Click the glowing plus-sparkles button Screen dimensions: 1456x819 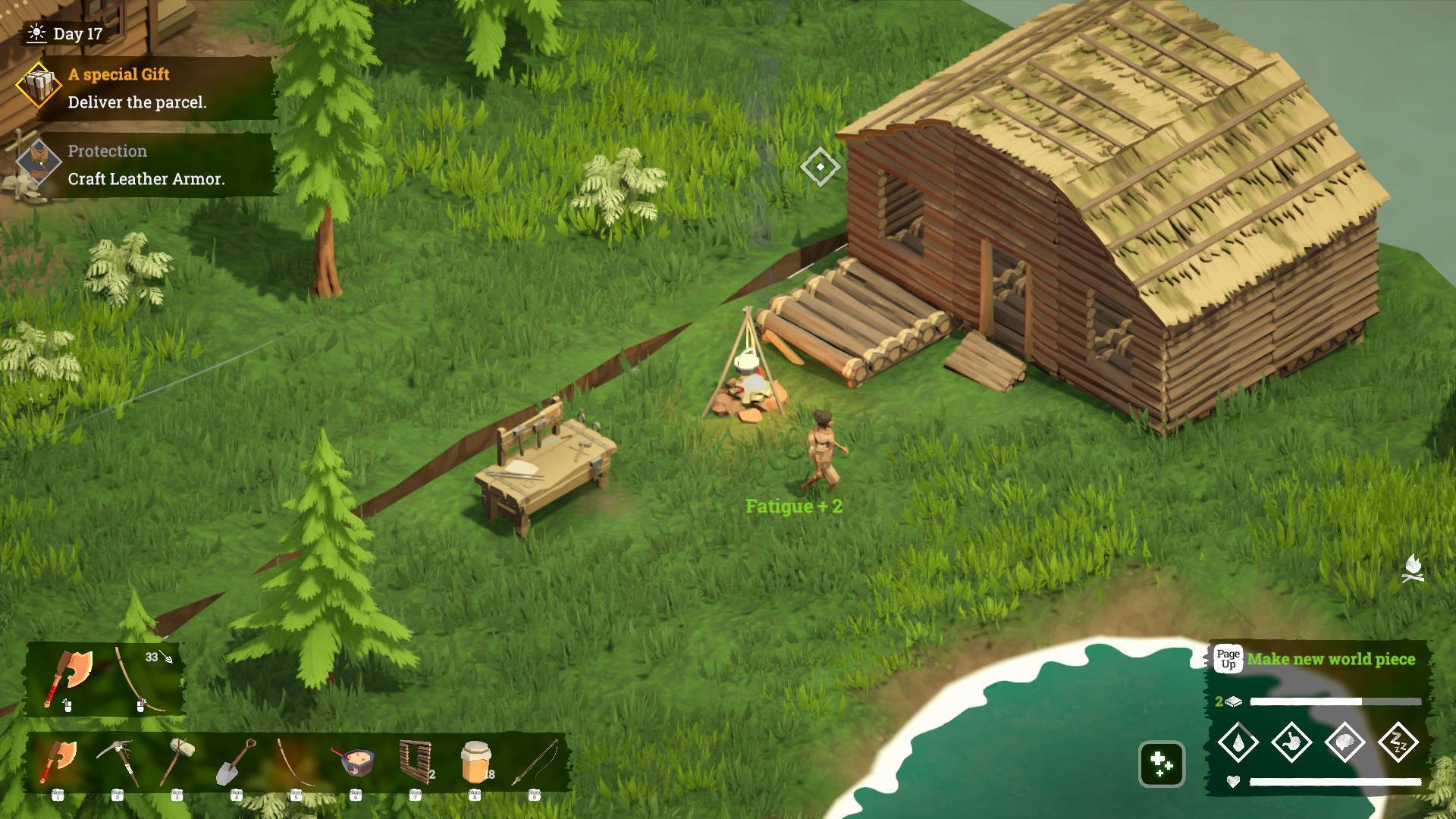point(1161,764)
